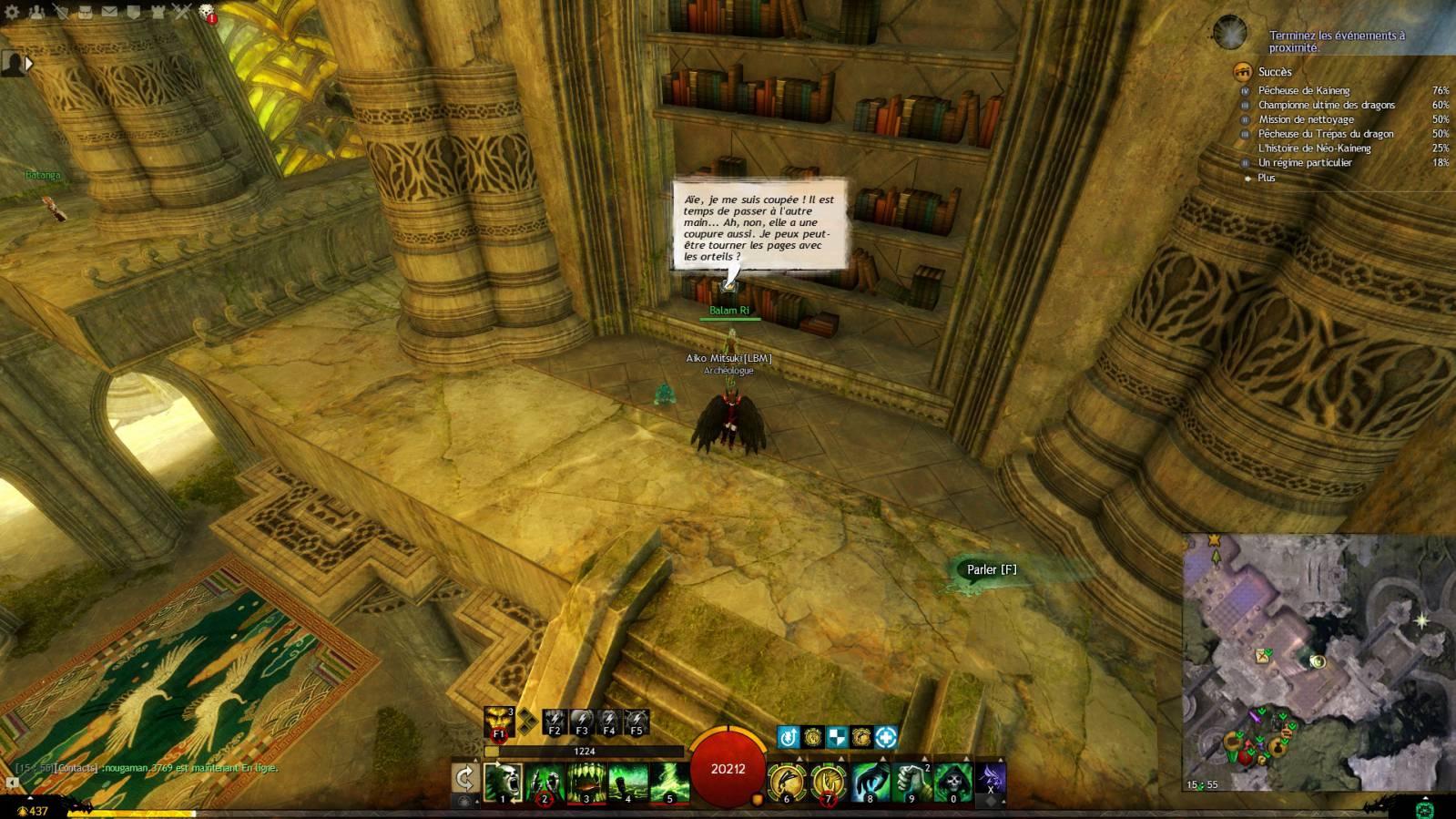Use the fanged green maw skill 3
1456x819 pixels.
(586, 783)
